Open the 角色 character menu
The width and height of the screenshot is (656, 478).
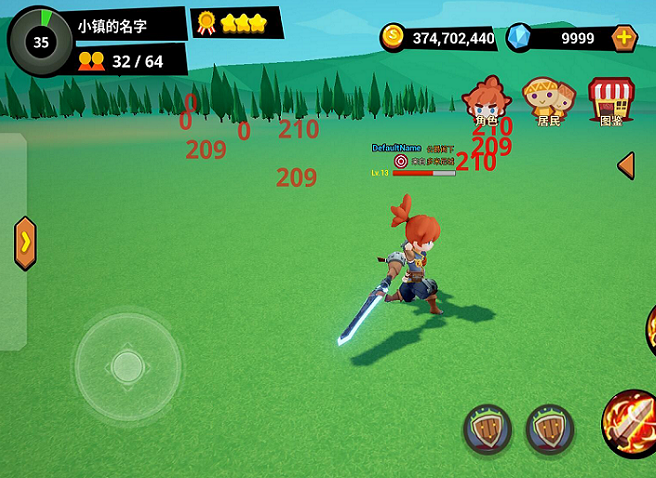(x=487, y=100)
